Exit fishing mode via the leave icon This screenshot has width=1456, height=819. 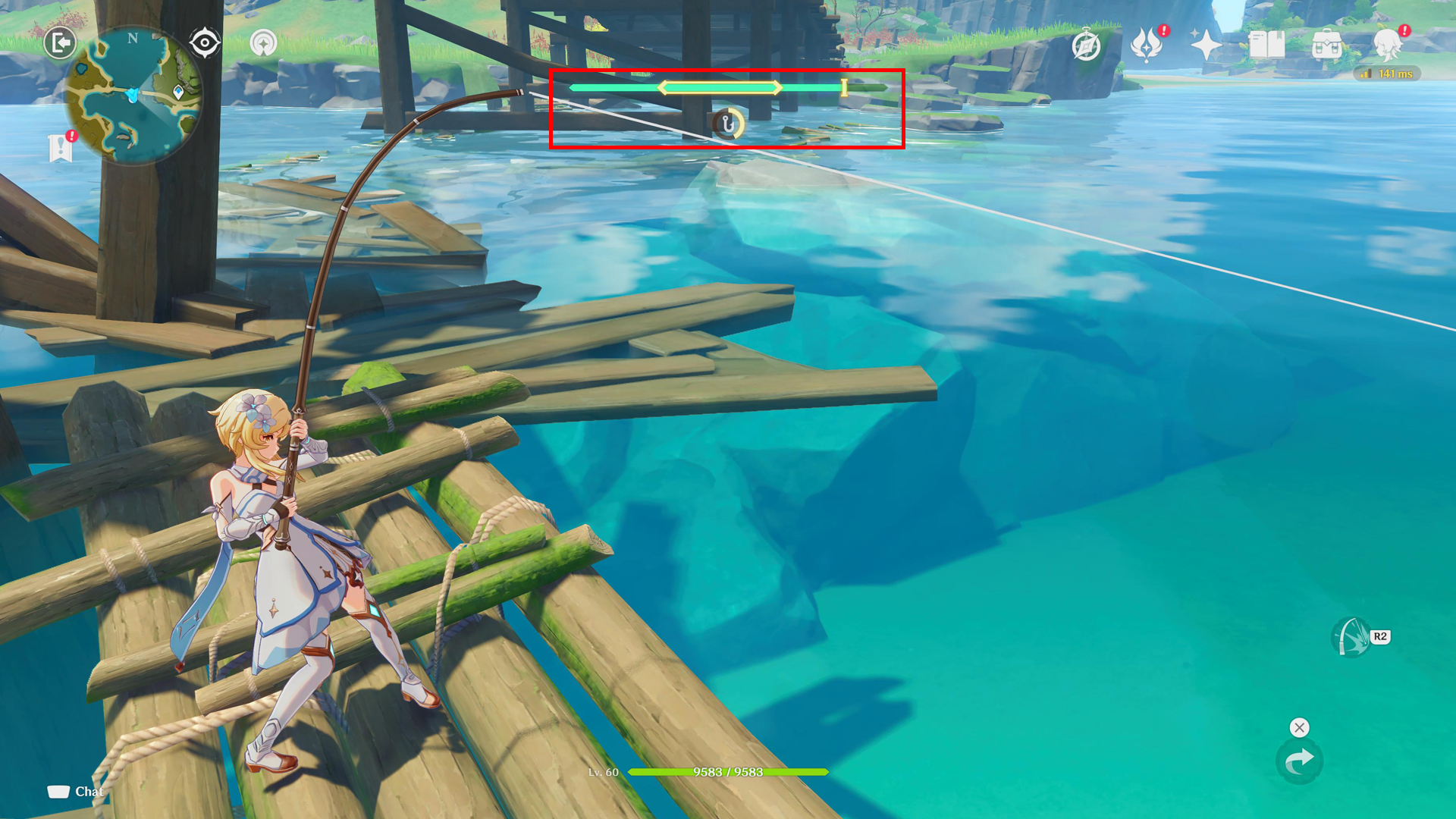(x=61, y=43)
